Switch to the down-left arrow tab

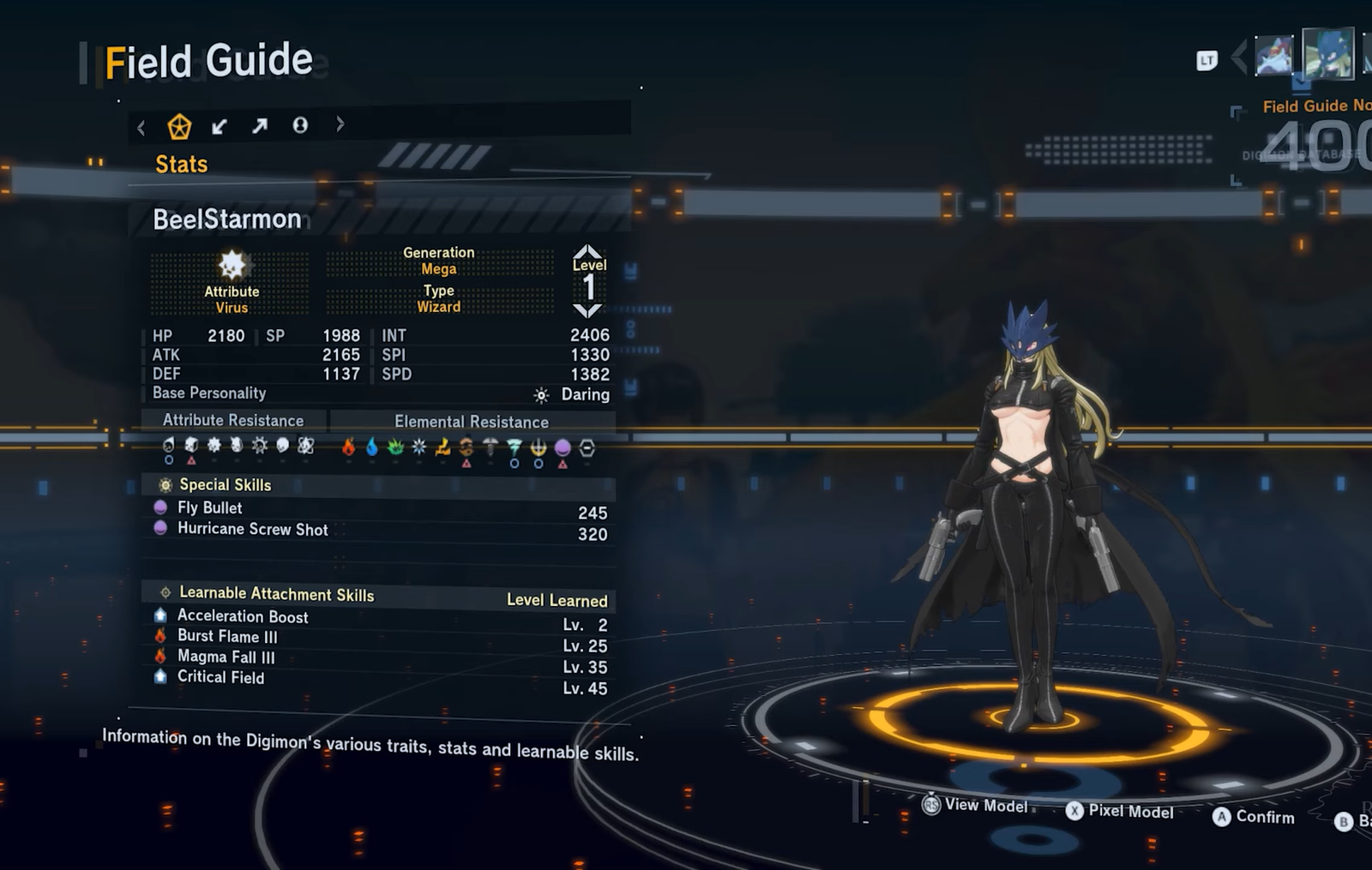(x=220, y=127)
